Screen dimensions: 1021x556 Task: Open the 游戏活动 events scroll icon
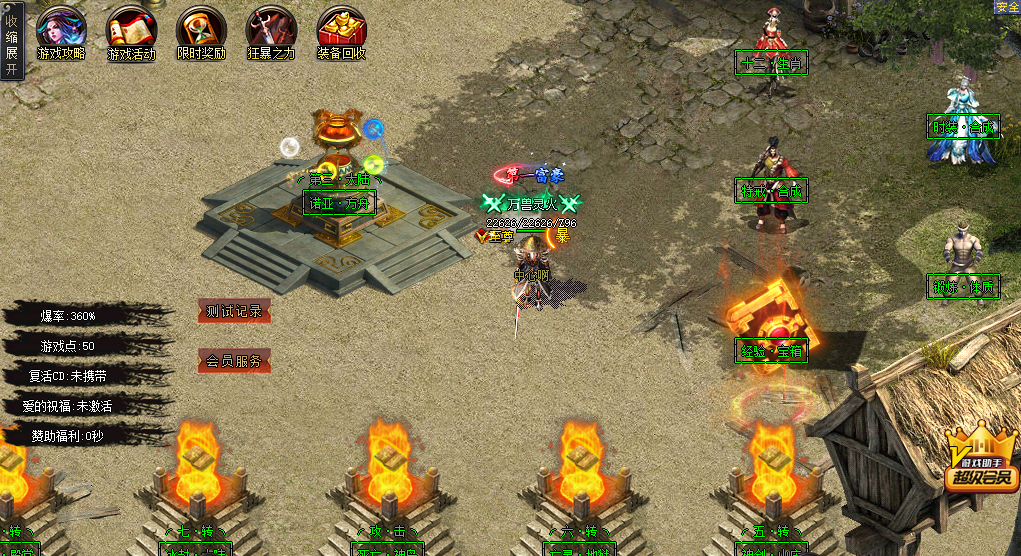tap(131, 32)
